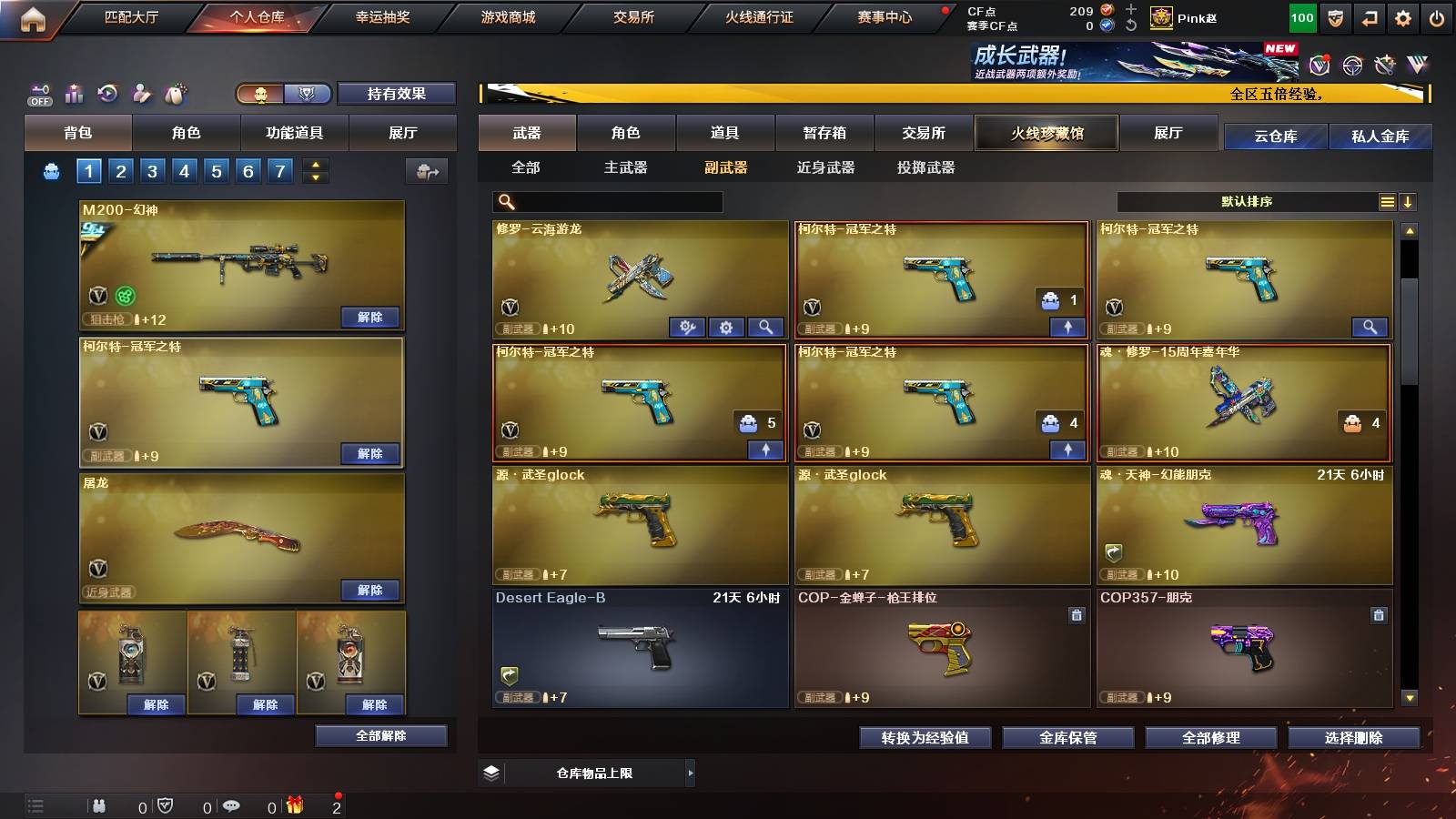Click backpack page number 4
Image resolution: width=1456 pixels, height=819 pixels.
185,170
